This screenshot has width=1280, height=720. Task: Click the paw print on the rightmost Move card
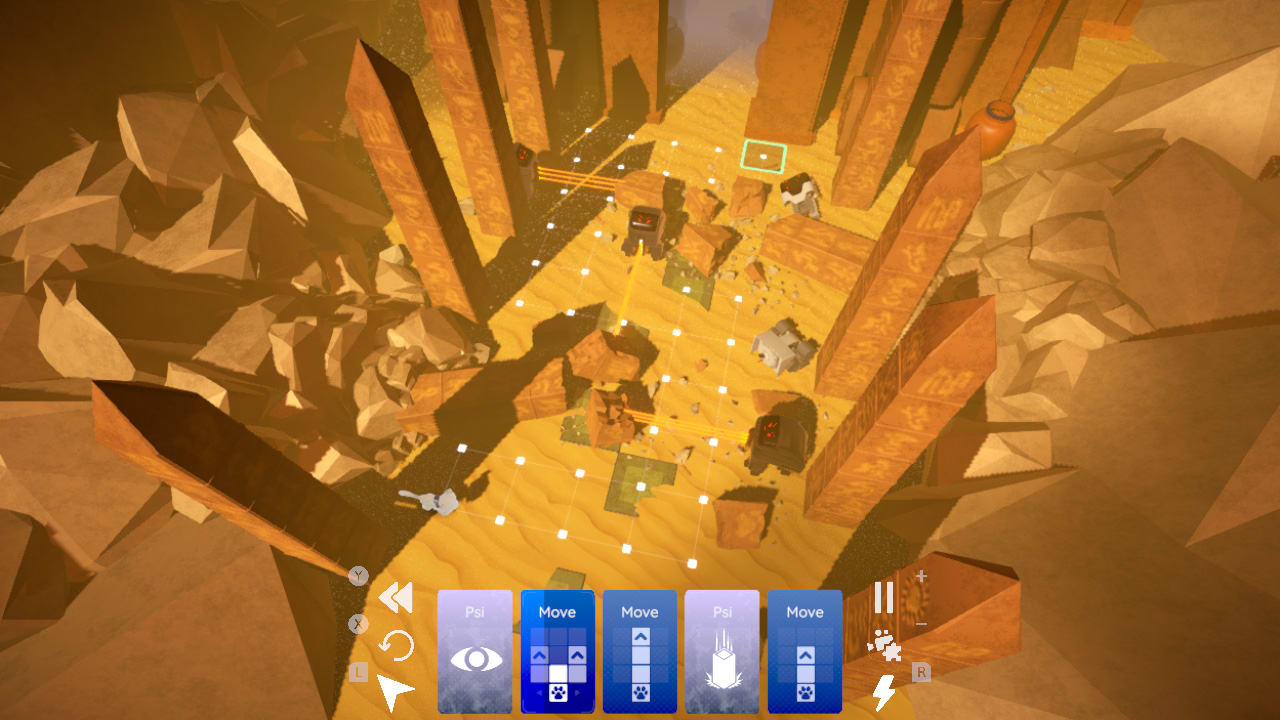[x=807, y=693]
